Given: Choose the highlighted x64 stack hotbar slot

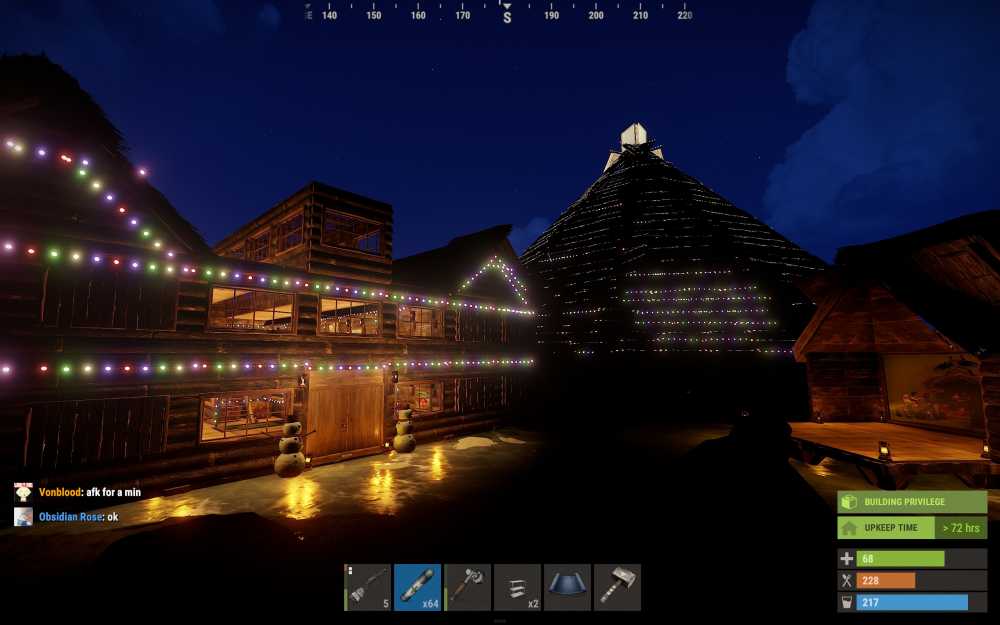Looking at the screenshot, I should (x=417, y=587).
